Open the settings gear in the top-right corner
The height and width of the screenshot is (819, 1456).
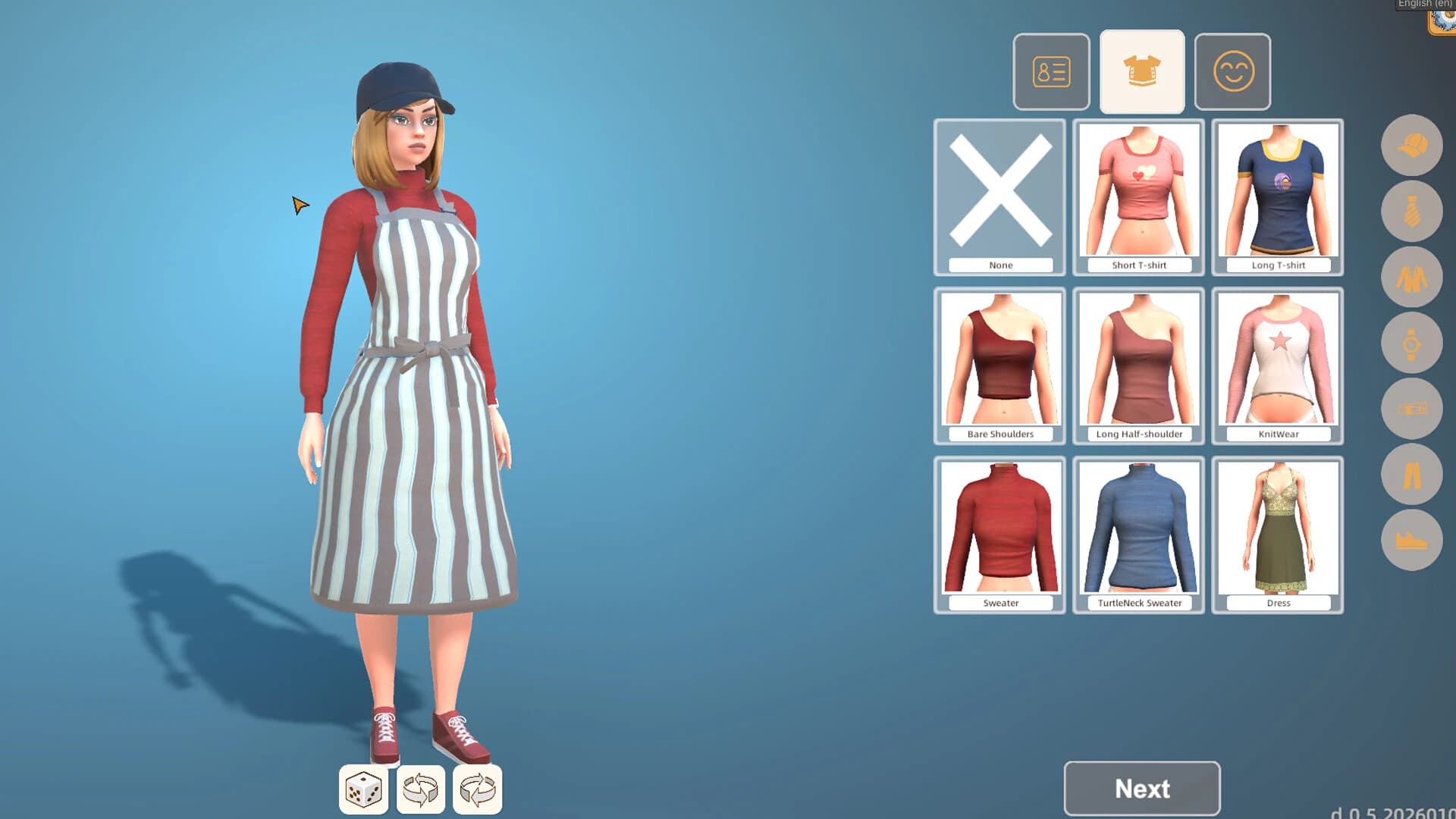pos(1443,23)
